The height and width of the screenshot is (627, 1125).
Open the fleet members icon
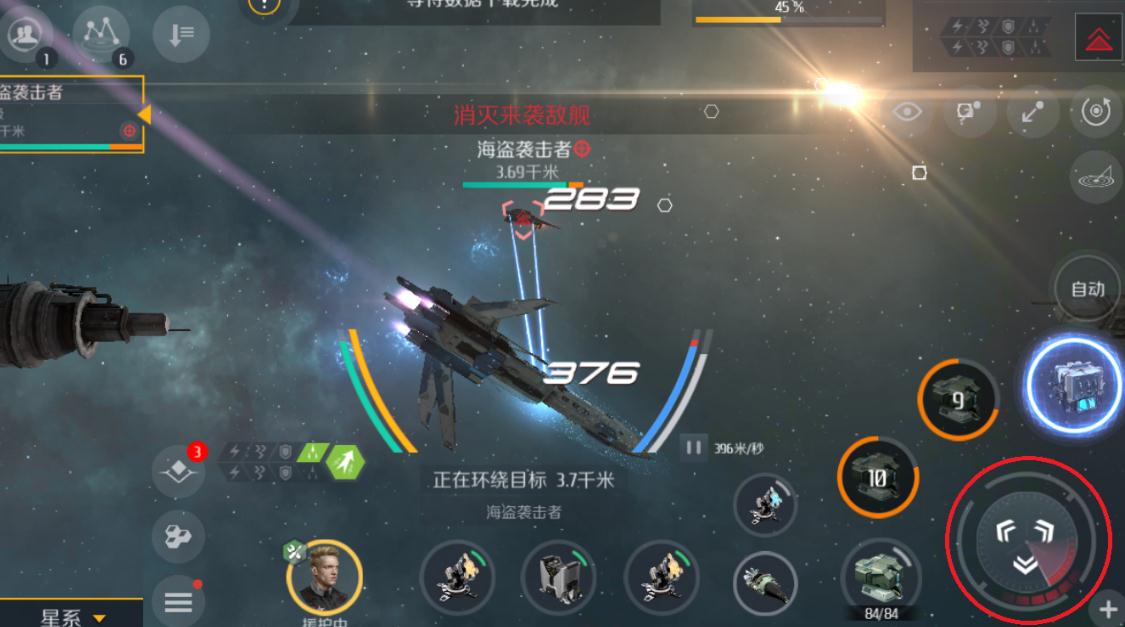26,35
